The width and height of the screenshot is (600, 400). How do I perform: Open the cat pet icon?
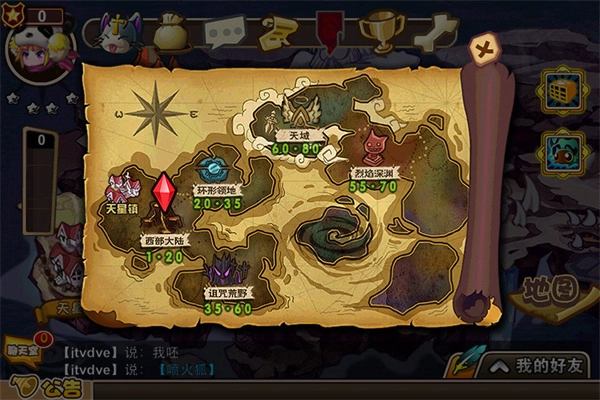click(121, 33)
